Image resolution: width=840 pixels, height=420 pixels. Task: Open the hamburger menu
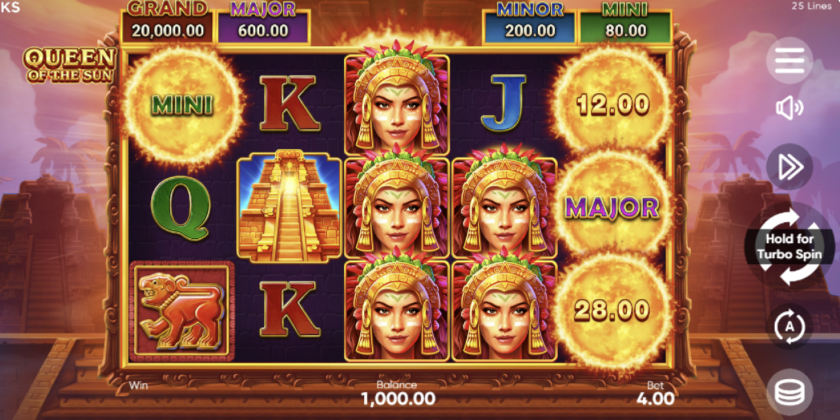789,60
